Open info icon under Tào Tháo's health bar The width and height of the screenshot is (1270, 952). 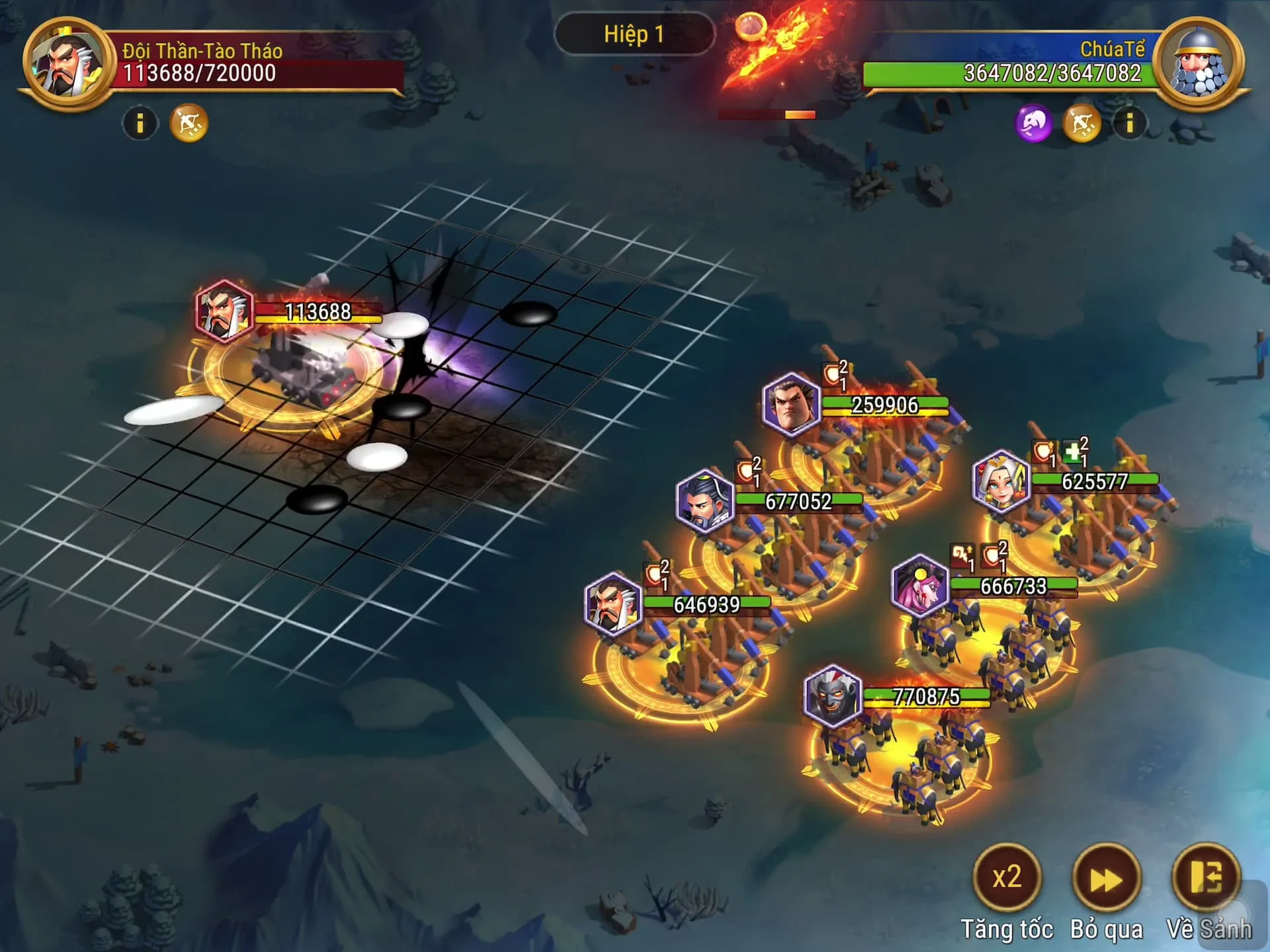tap(140, 123)
